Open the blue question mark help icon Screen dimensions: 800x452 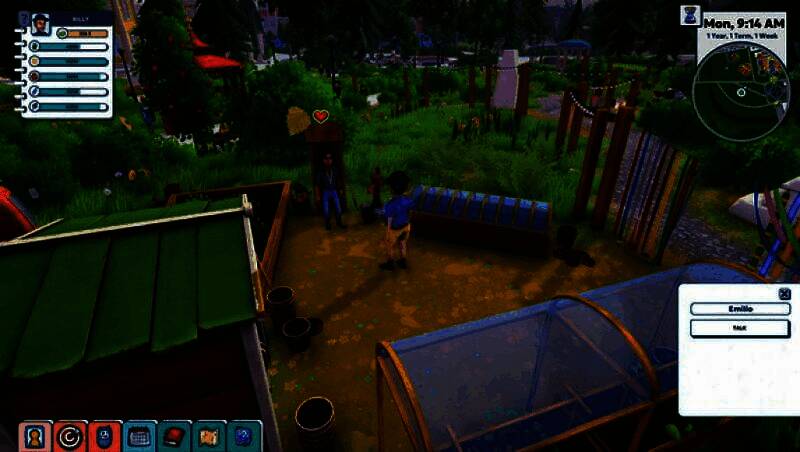(x=245, y=437)
